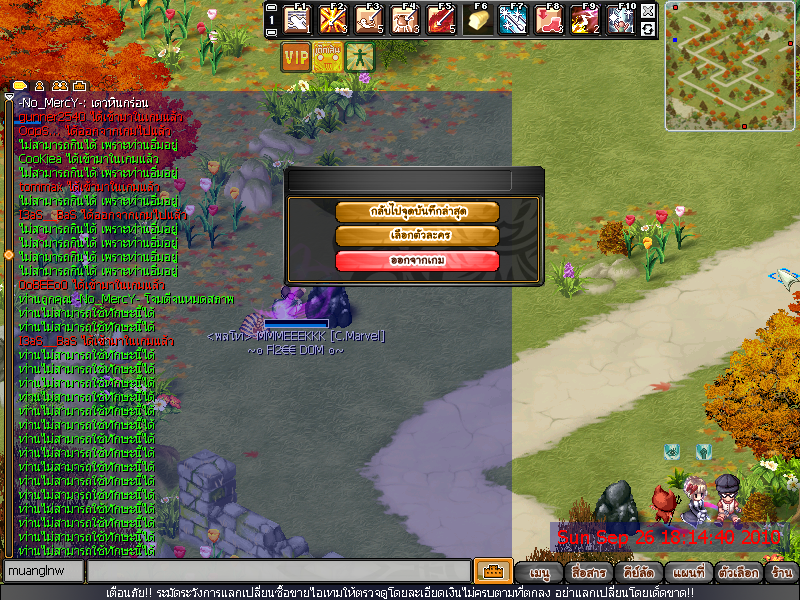Screen dimensions: 800x600
Task: Rotate the hotbar with the cycle button
Action: (648, 28)
